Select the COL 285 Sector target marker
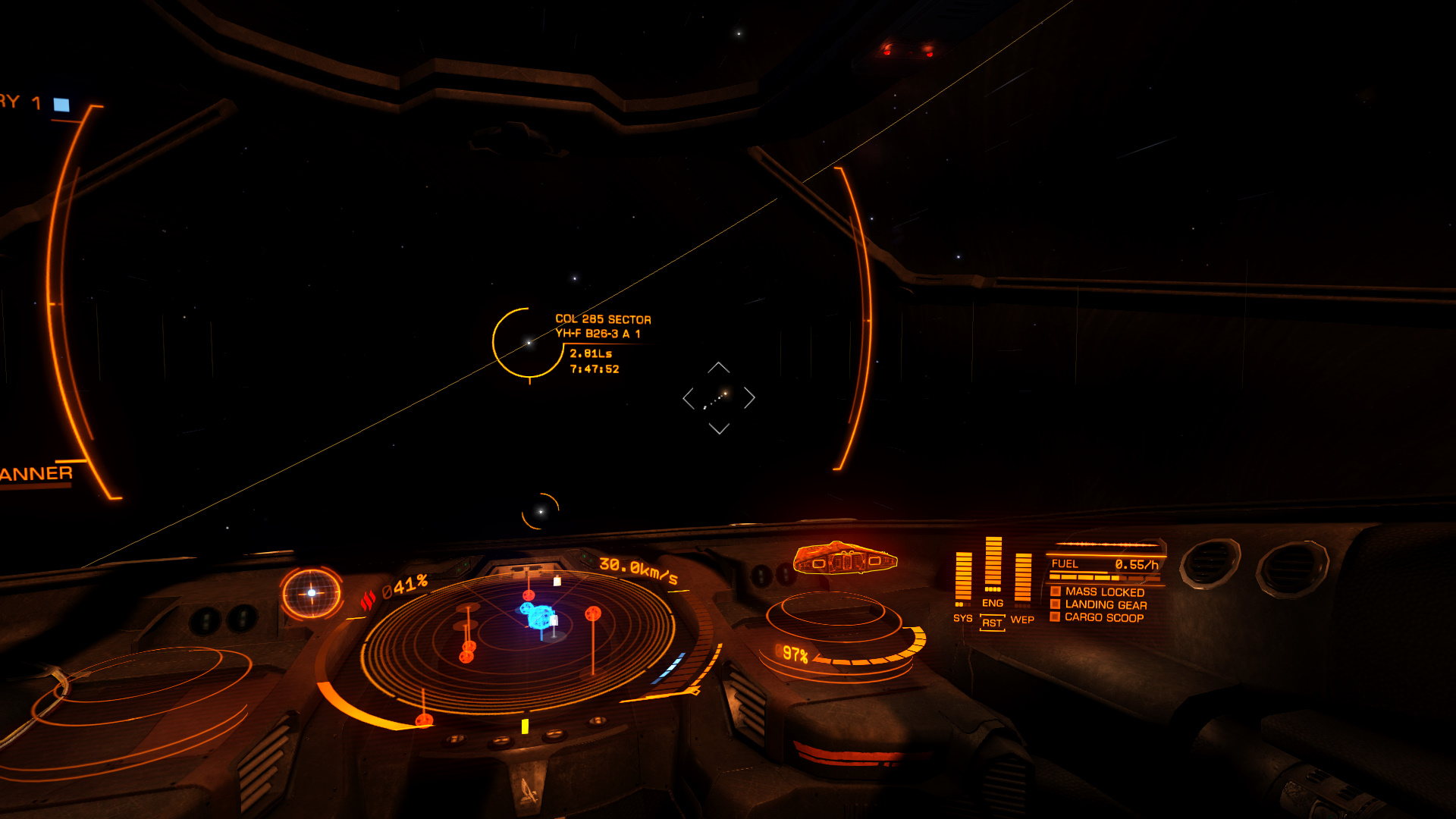 tap(529, 343)
